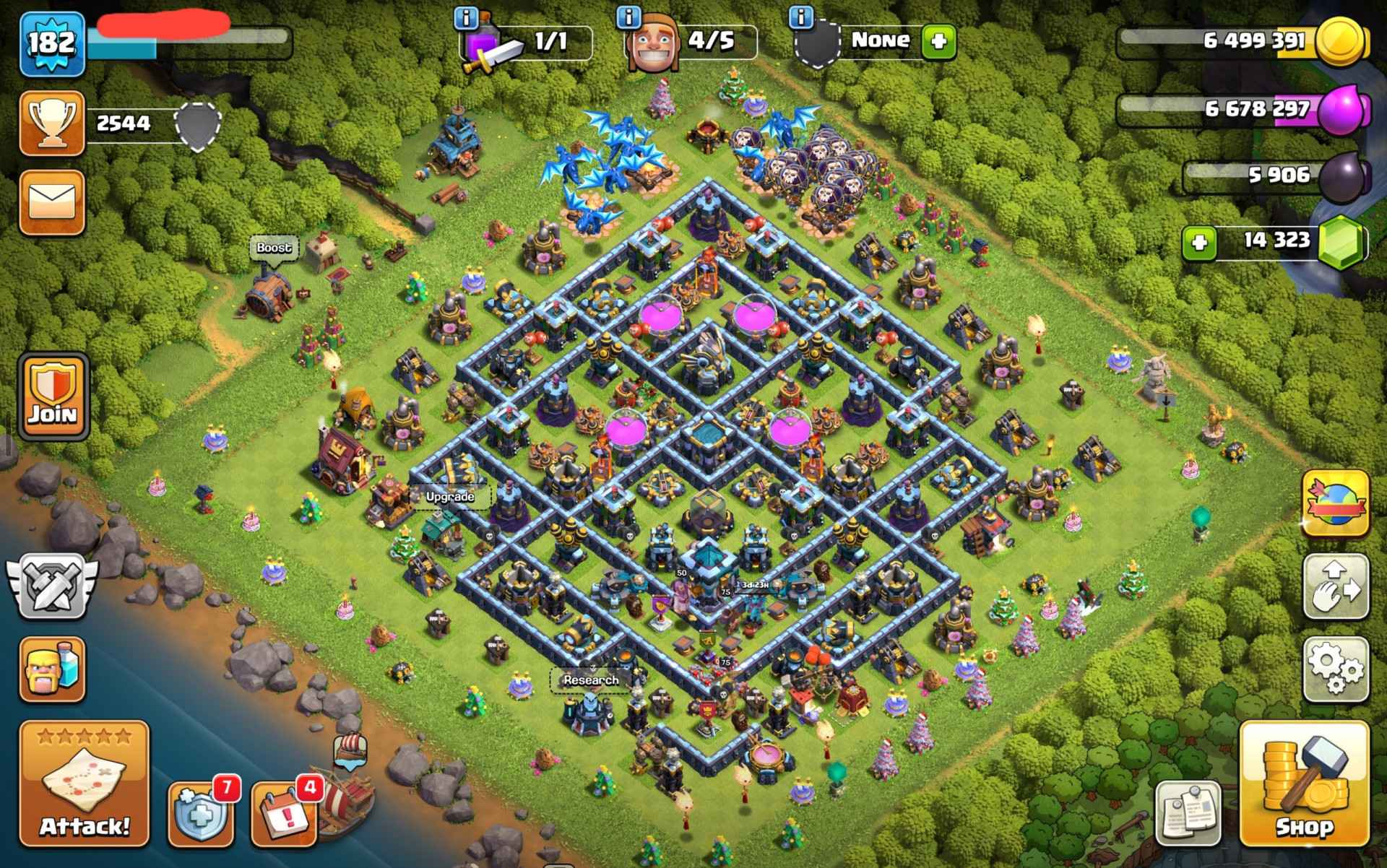Show builder availability info
1387x868 pixels.
(x=630, y=16)
